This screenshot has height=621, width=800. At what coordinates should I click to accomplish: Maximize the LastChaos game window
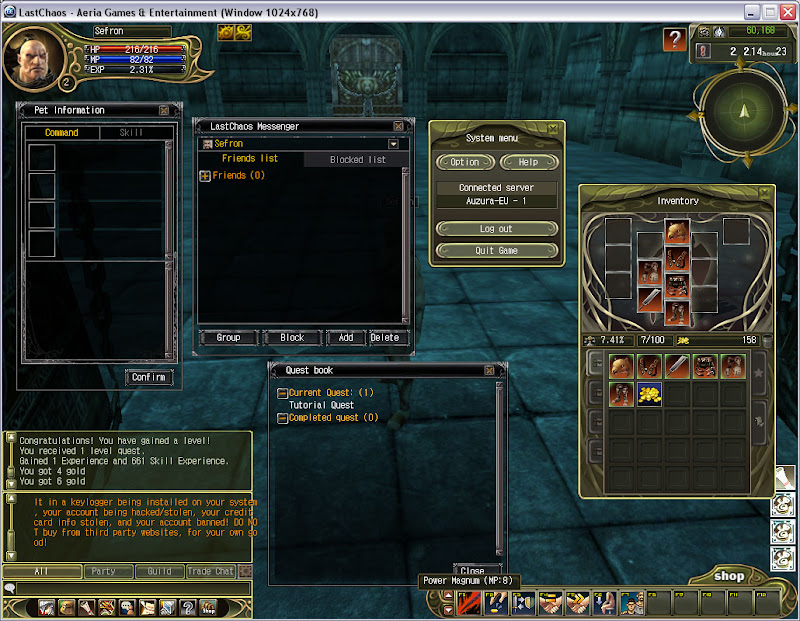click(770, 12)
